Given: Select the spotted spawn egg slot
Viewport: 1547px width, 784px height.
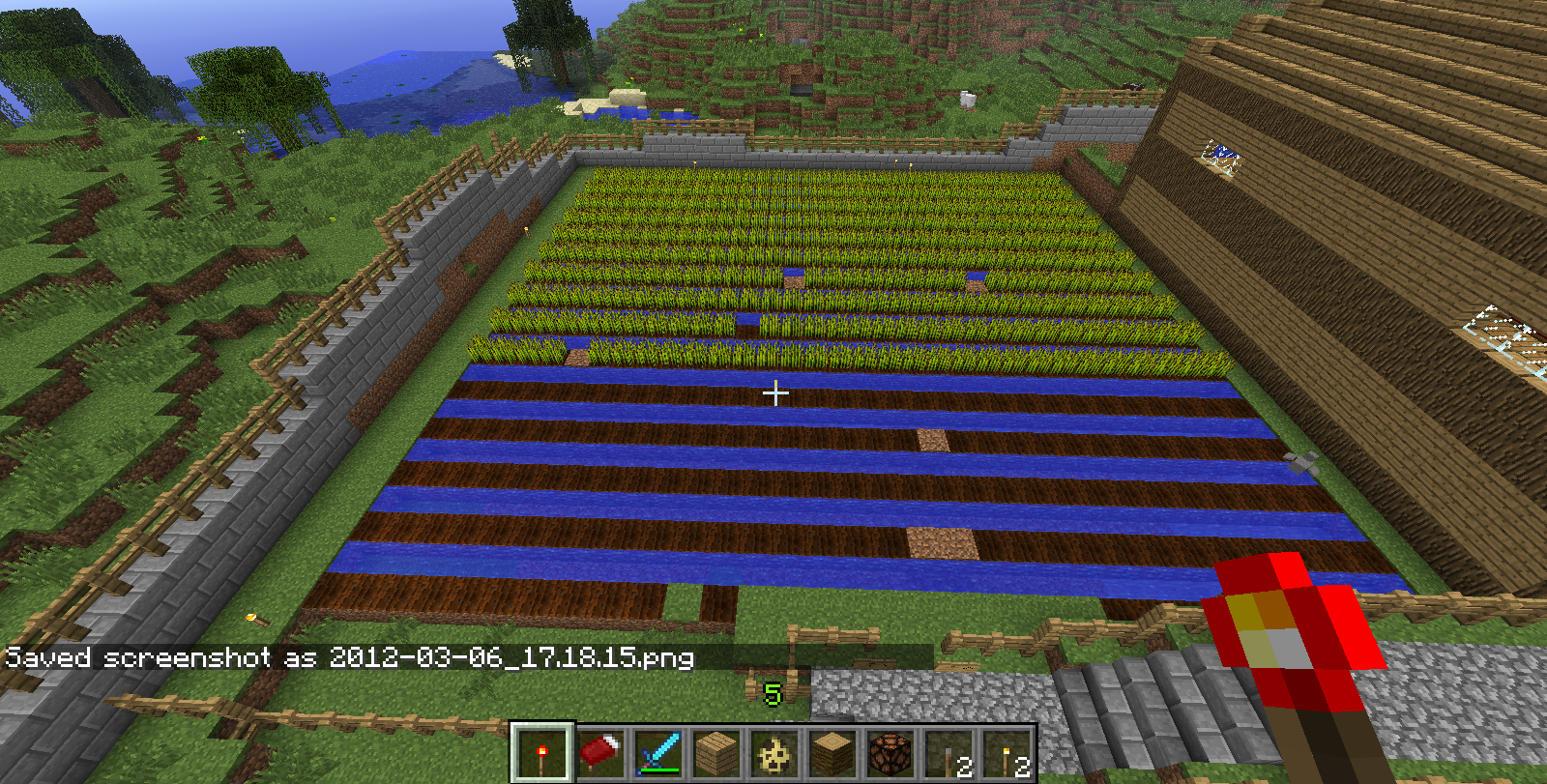Looking at the screenshot, I should point(774,753).
